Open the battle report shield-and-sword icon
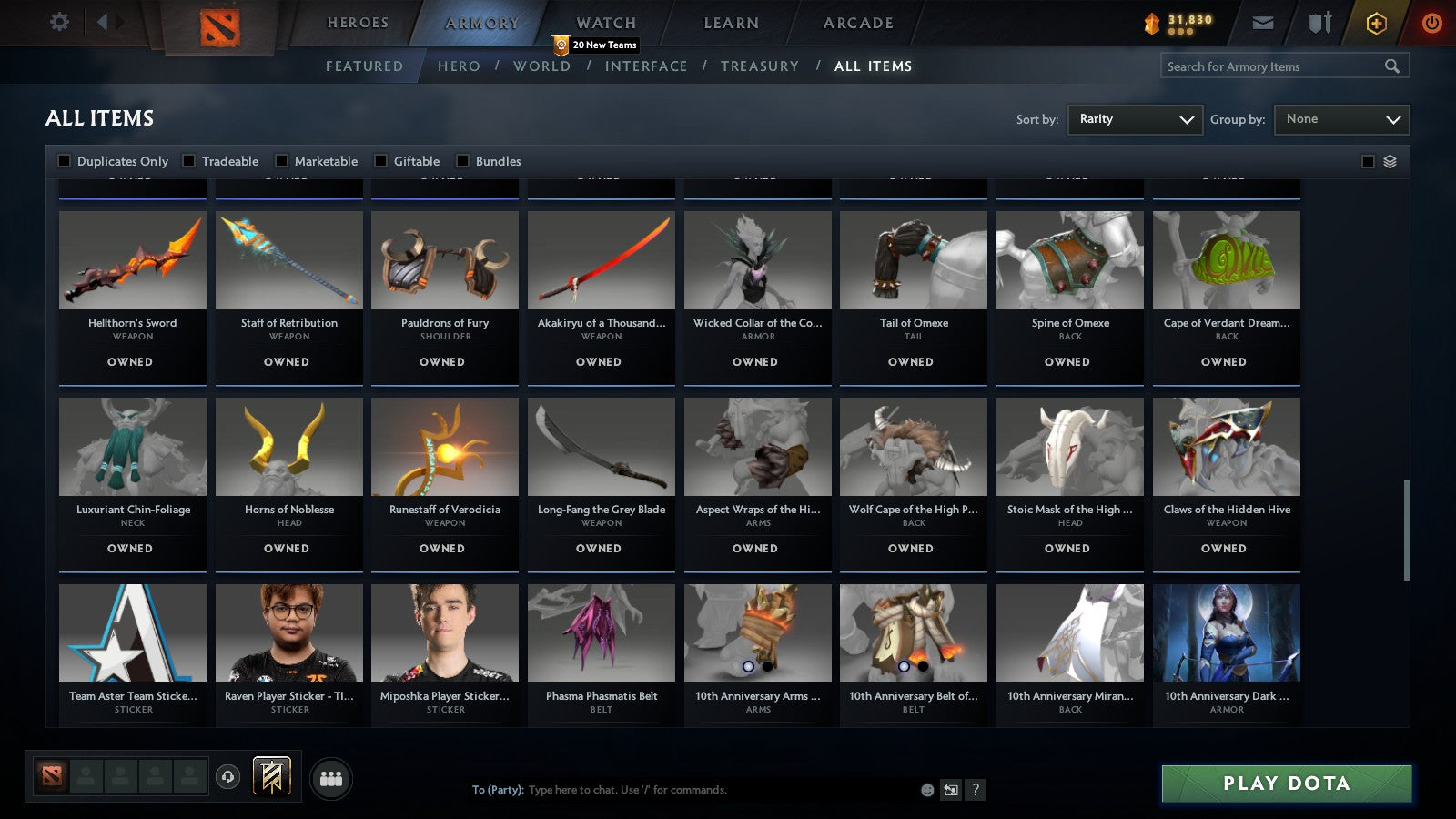 pos(1319,24)
